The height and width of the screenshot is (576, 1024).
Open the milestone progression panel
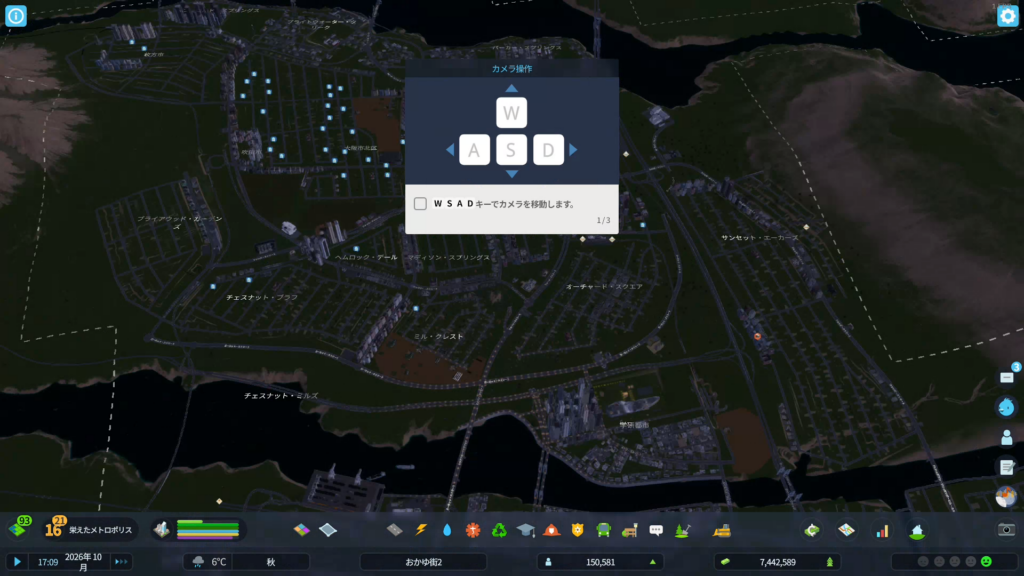[54, 528]
